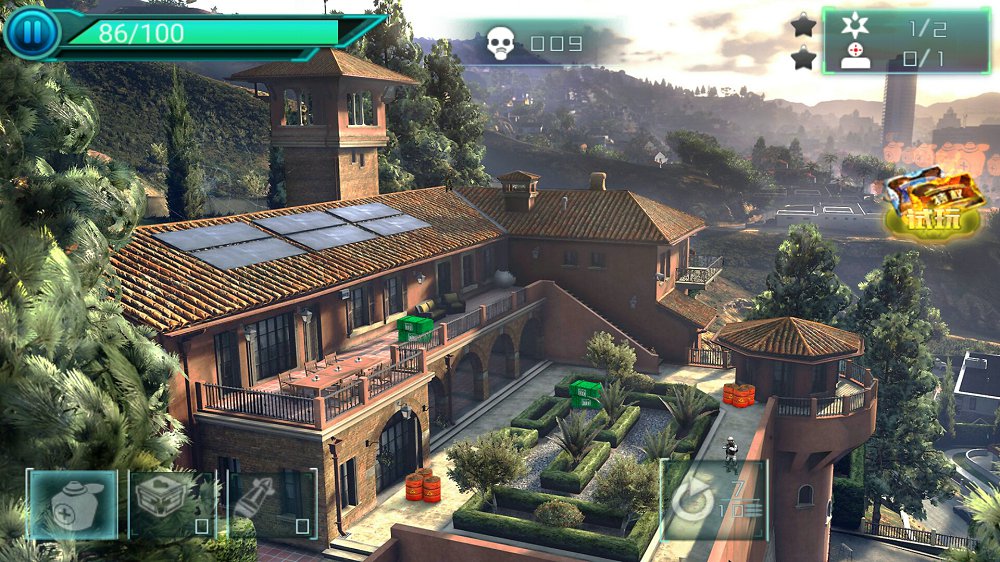The height and width of the screenshot is (562, 1000).
Task: Pause the game with the pause button
Action: tap(32, 33)
